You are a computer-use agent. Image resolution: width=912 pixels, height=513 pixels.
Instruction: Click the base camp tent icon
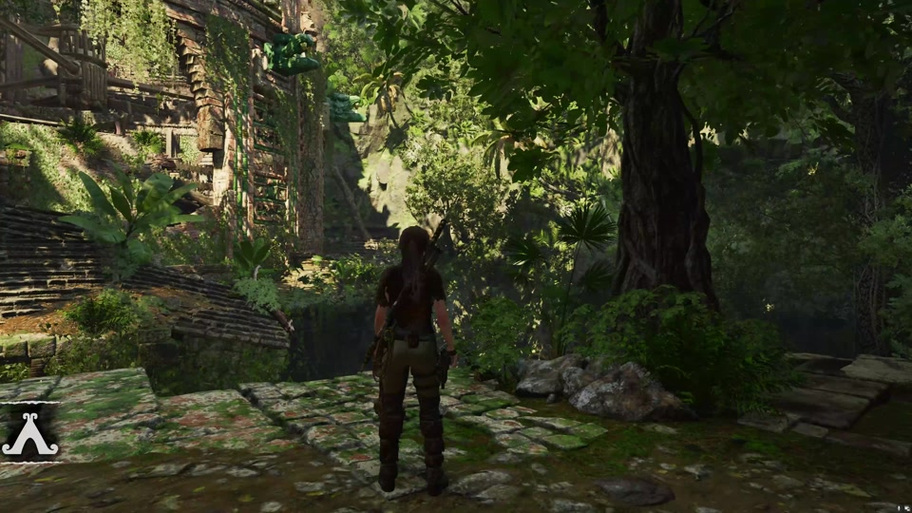[29, 434]
